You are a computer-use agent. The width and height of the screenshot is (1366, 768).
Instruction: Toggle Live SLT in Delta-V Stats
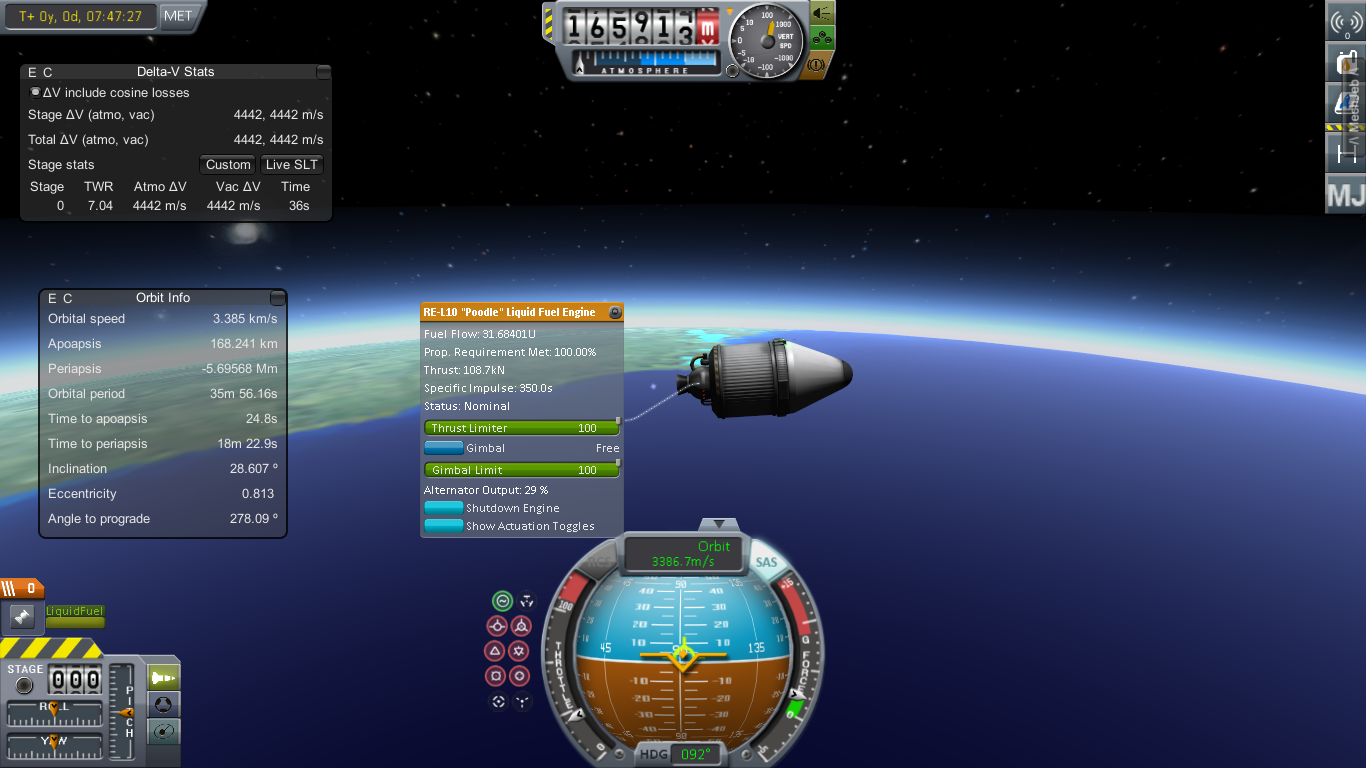pos(292,165)
